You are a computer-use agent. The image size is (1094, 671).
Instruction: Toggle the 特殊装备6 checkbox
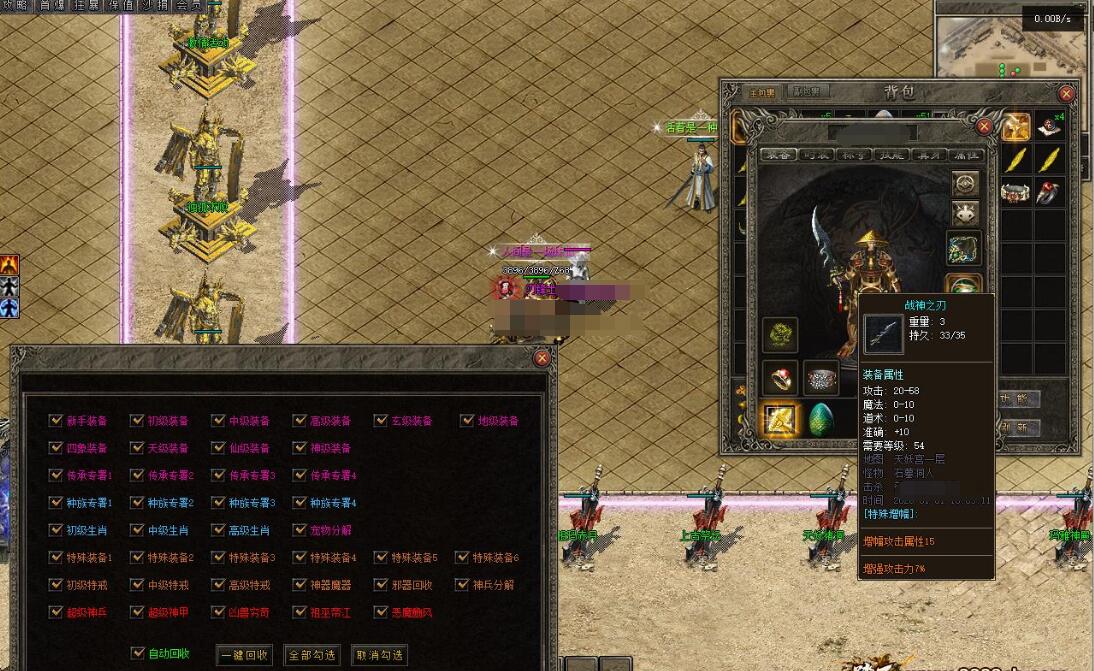[x=462, y=557]
